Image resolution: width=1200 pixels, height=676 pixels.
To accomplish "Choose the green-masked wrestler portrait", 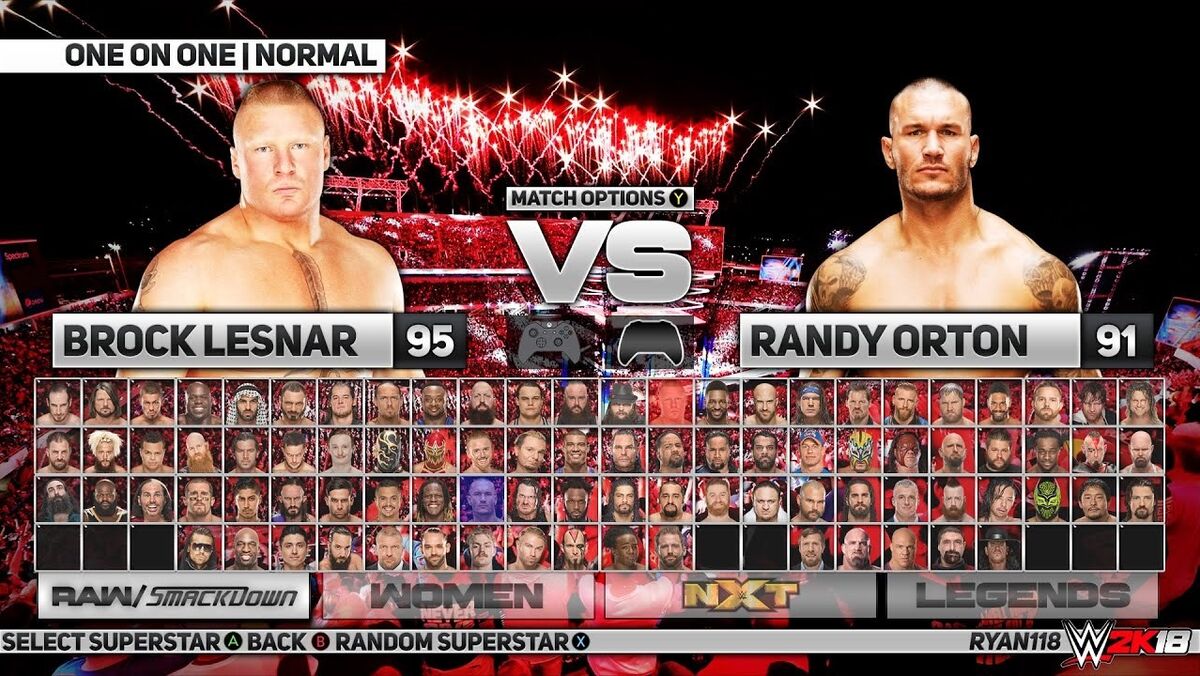I will pyautogui.click(x=1046, y=498).
